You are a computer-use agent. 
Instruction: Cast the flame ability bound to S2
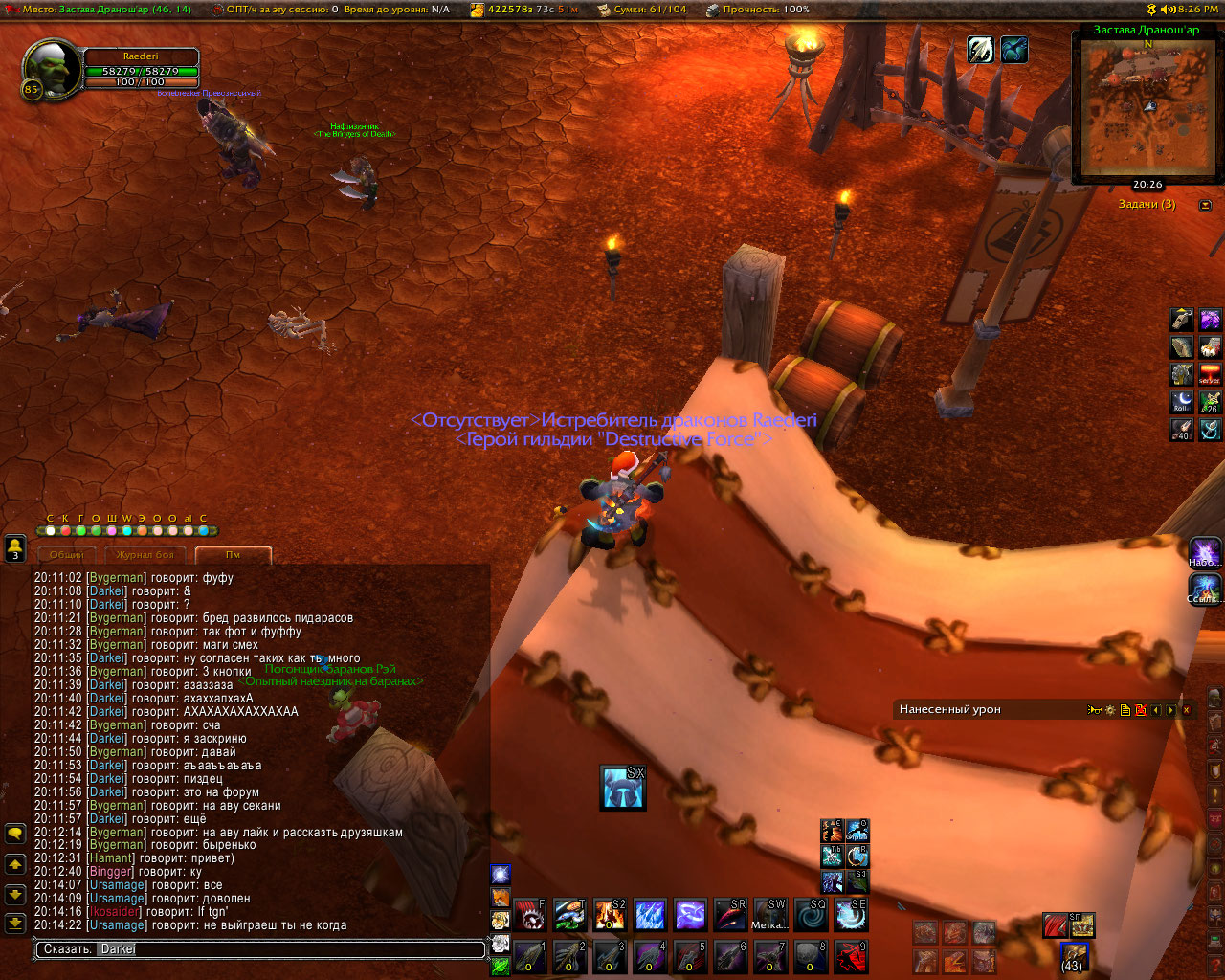[610, 915]
